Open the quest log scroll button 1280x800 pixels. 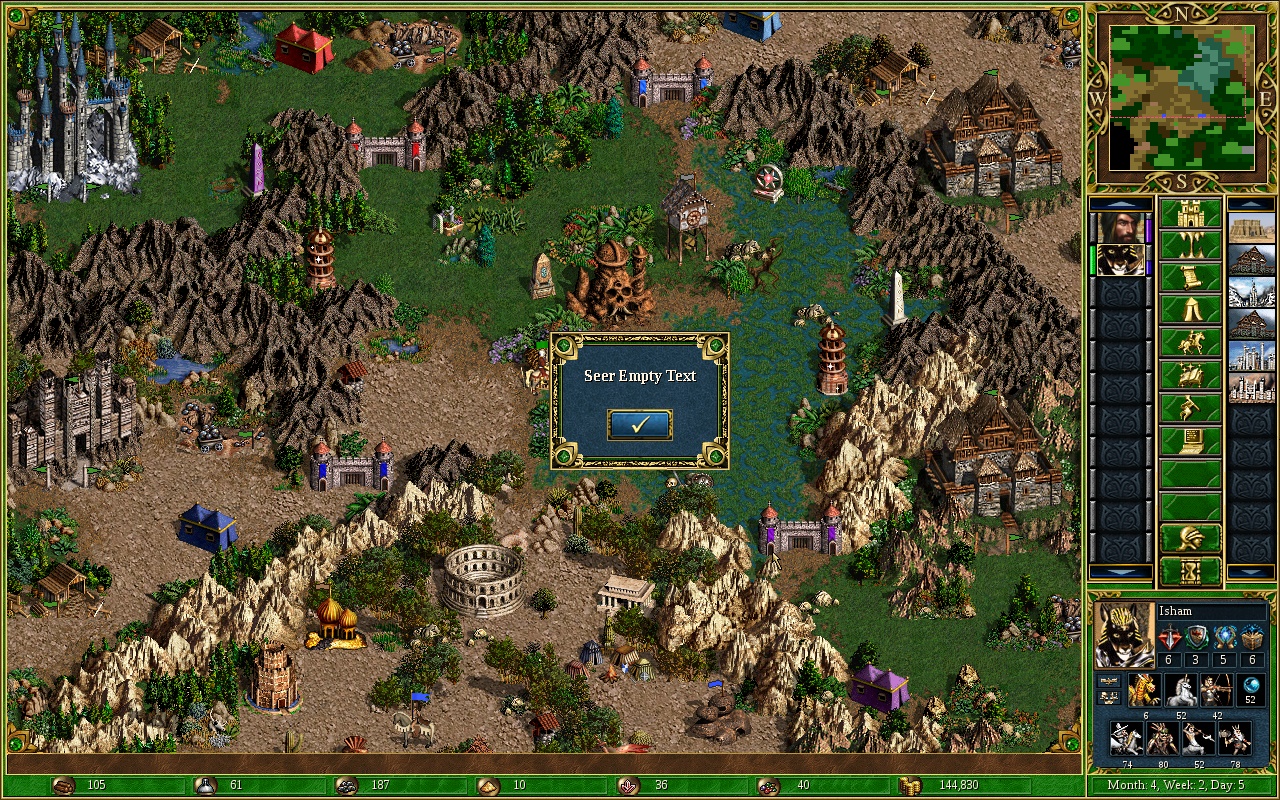click(1190, 278)
